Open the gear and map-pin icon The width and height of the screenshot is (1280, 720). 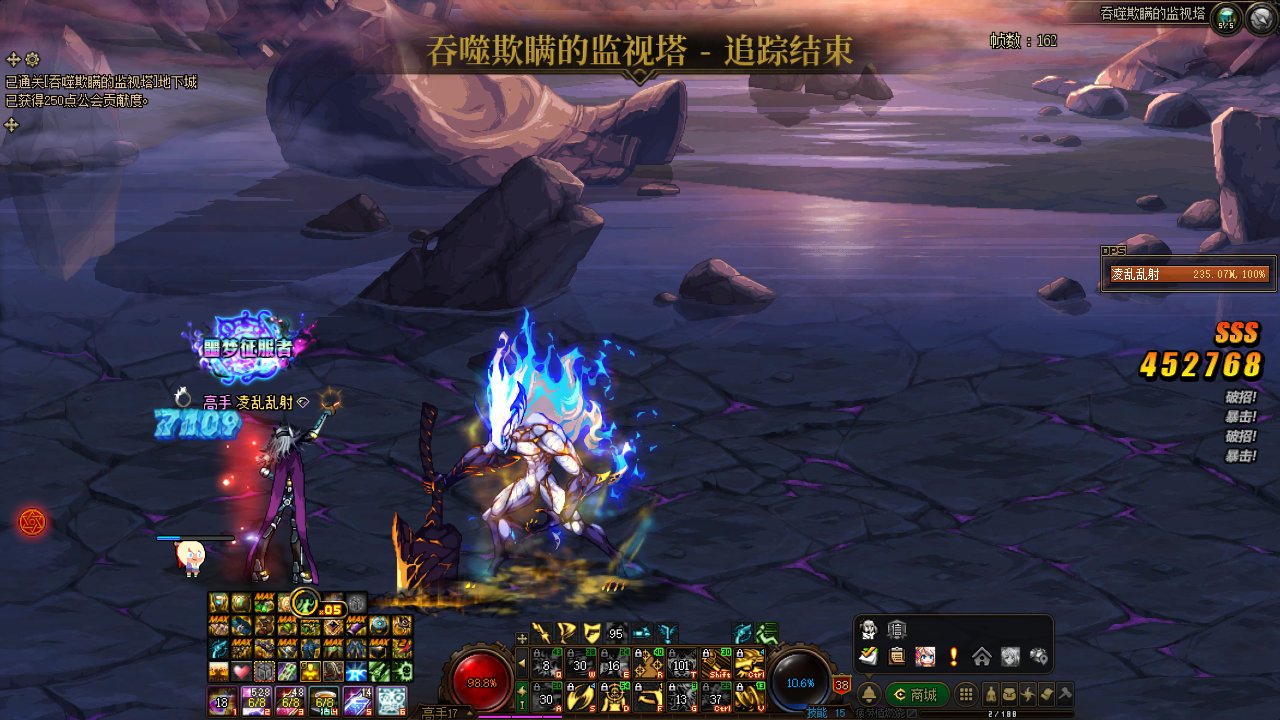[x=1039, y=657]
